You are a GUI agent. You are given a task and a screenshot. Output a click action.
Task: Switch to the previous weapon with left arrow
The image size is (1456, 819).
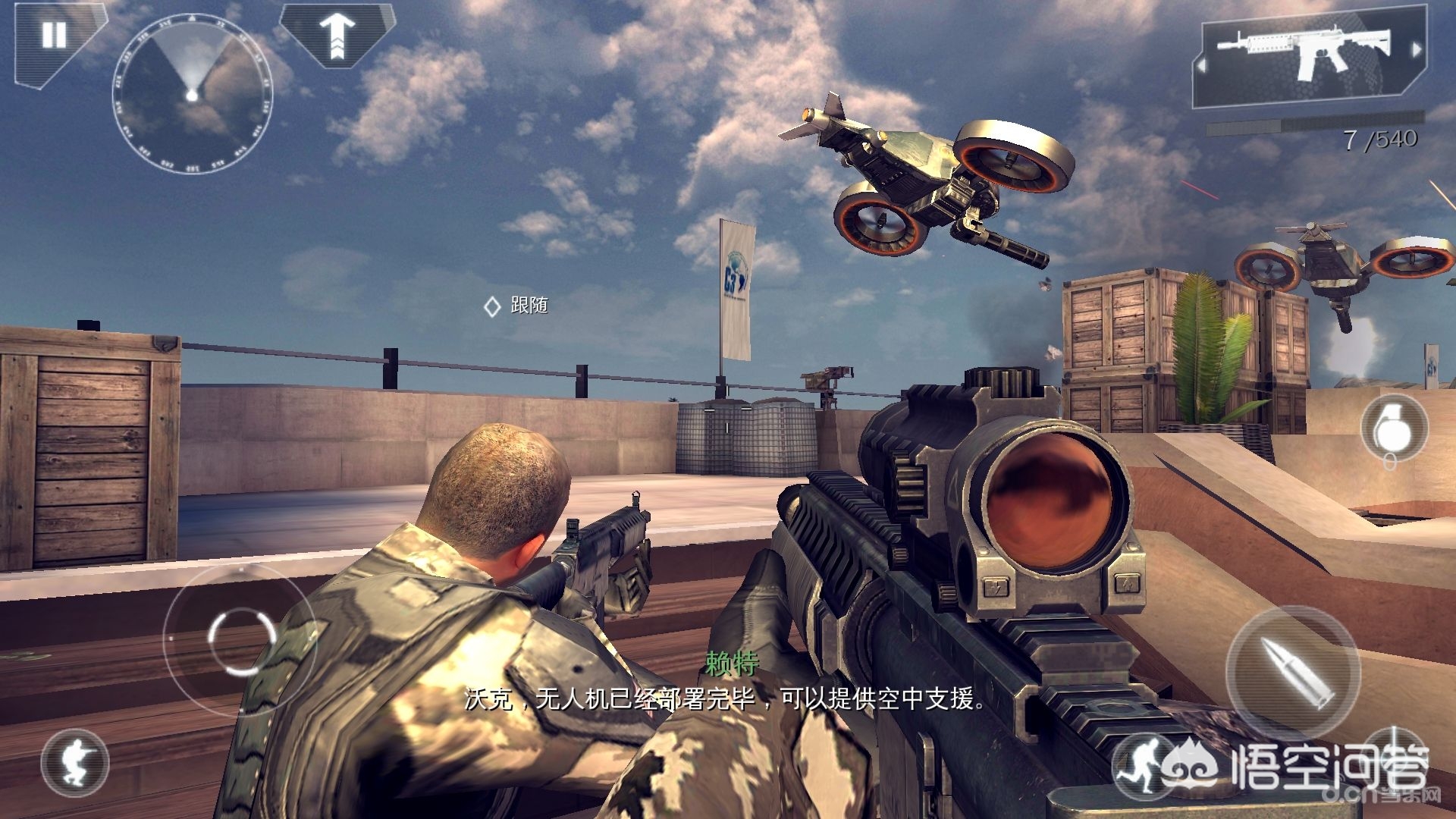click(x=1200, y=66)
